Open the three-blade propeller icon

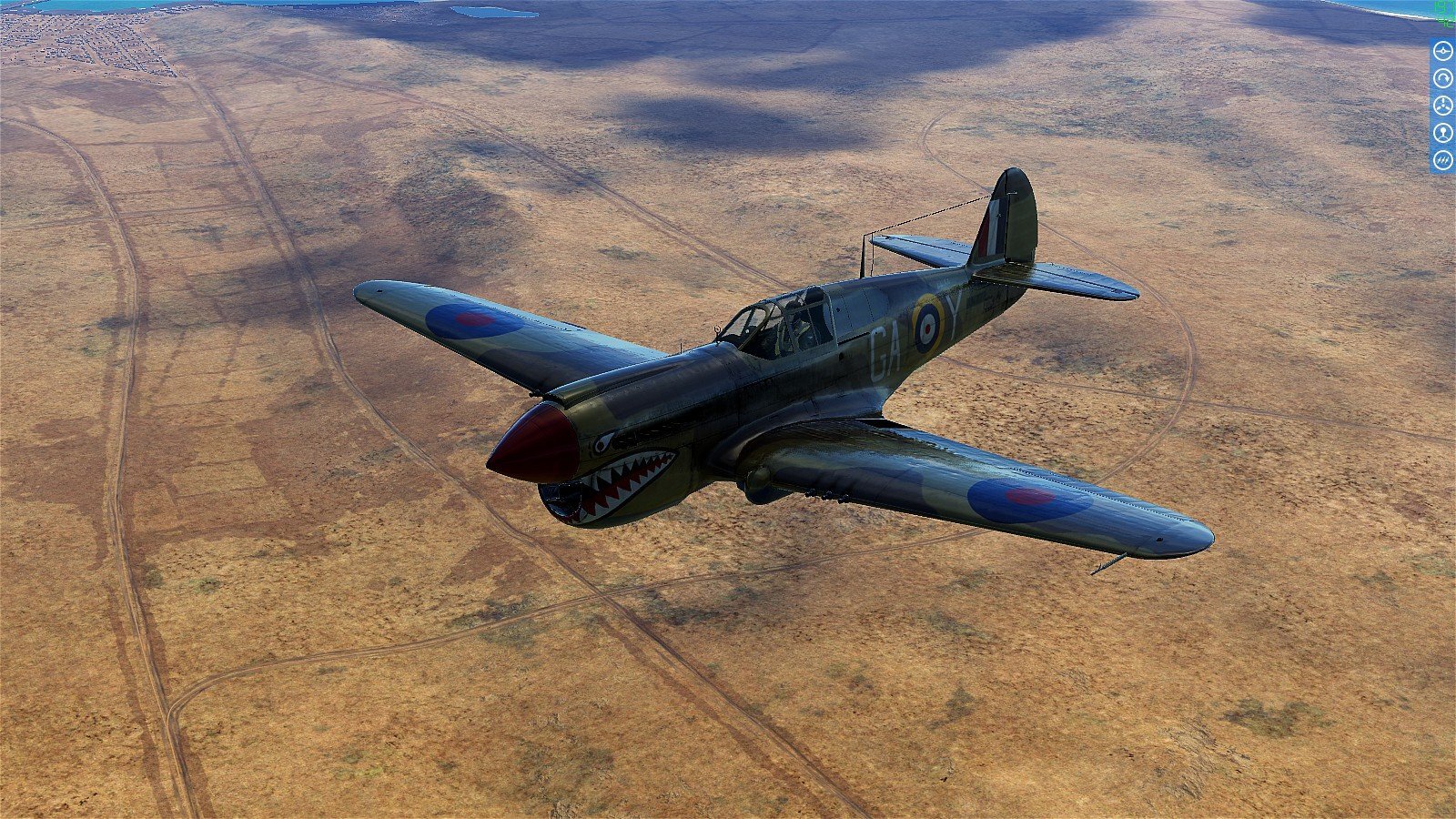tap(1442, 106)
